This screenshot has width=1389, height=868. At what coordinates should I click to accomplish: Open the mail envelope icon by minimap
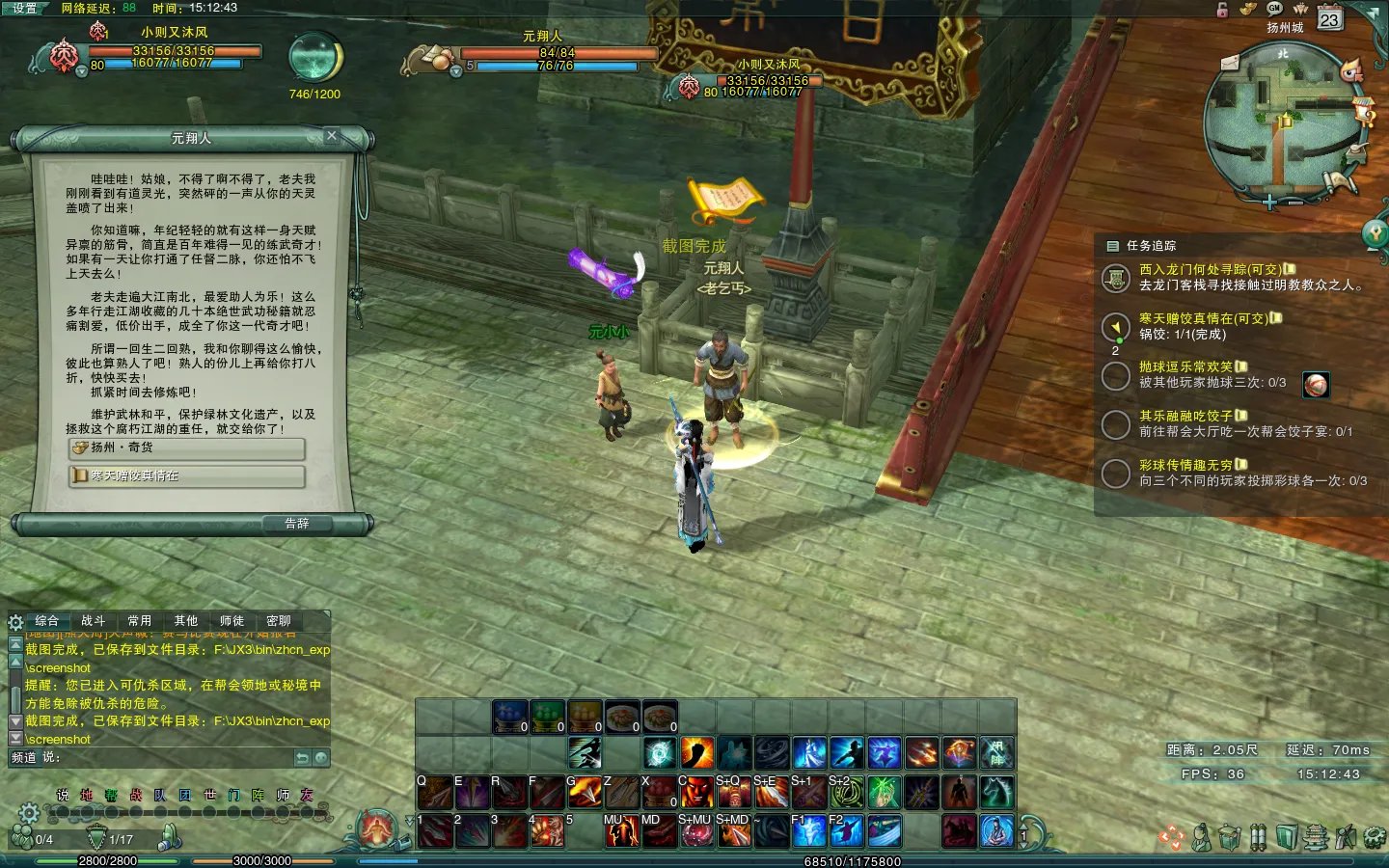[1230, 63]
